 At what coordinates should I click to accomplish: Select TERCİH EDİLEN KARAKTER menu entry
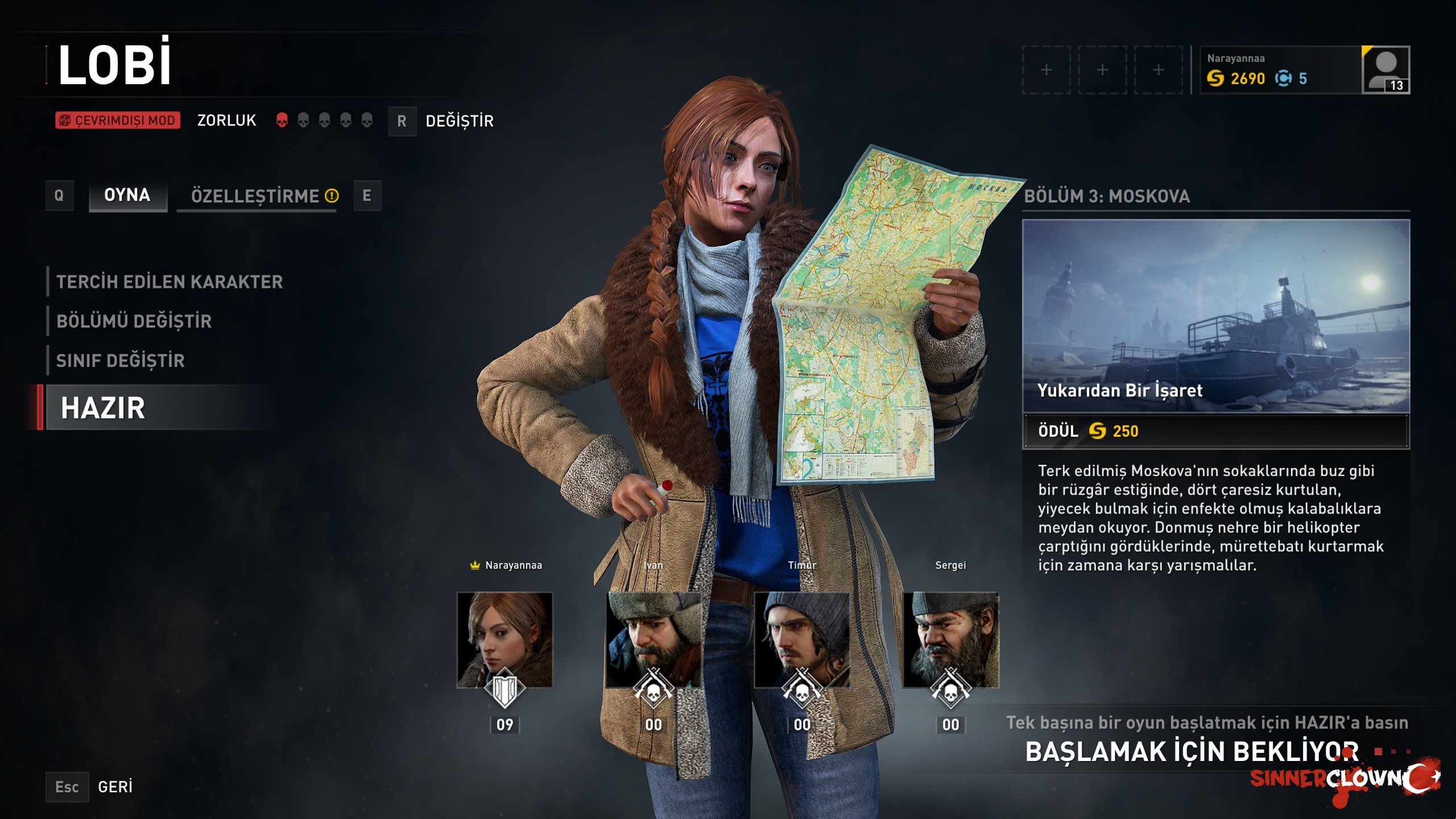[169, 282]
